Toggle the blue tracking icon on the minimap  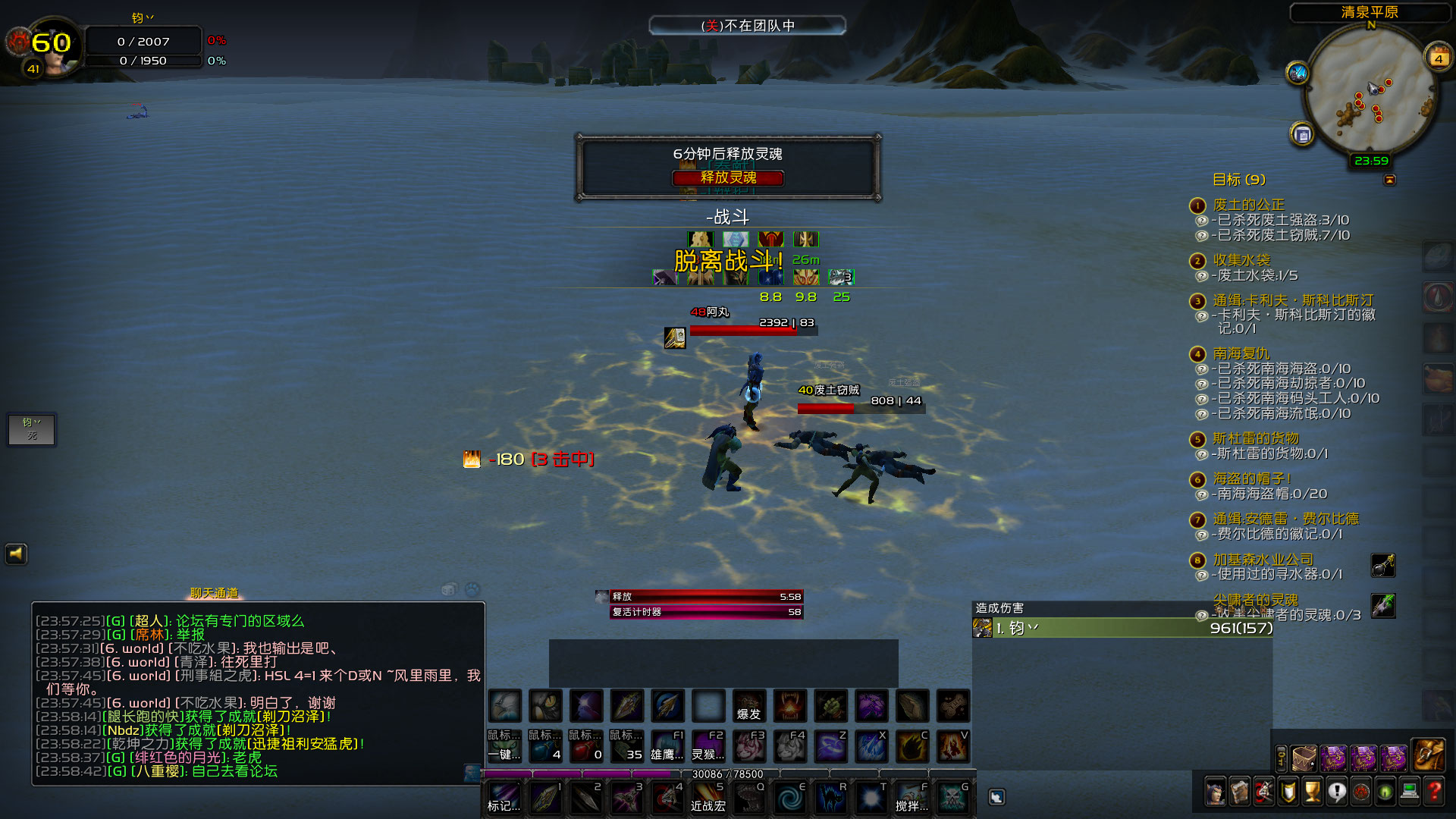point(1298,72)
